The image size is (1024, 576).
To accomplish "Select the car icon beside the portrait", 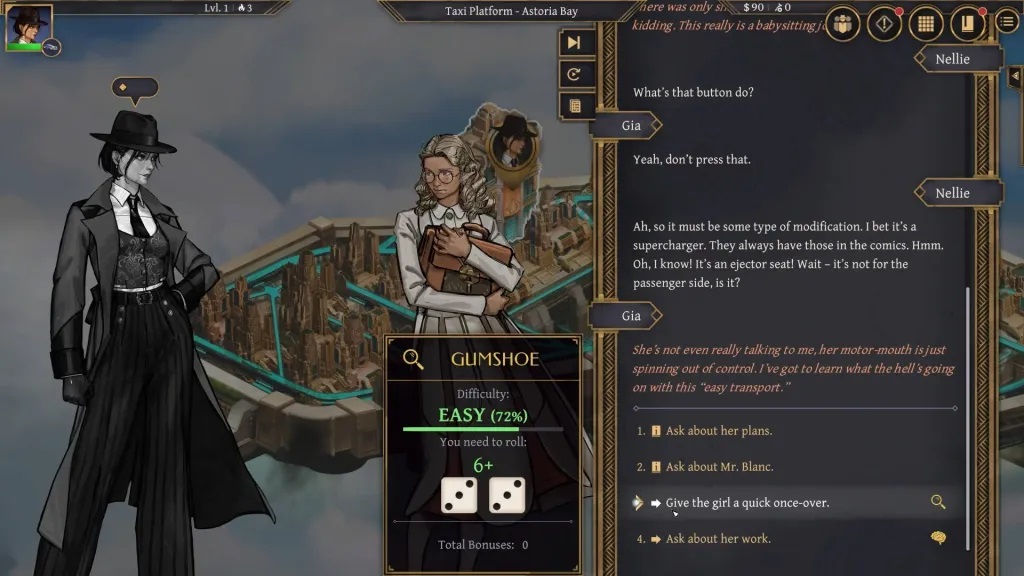I will (51, 46).
